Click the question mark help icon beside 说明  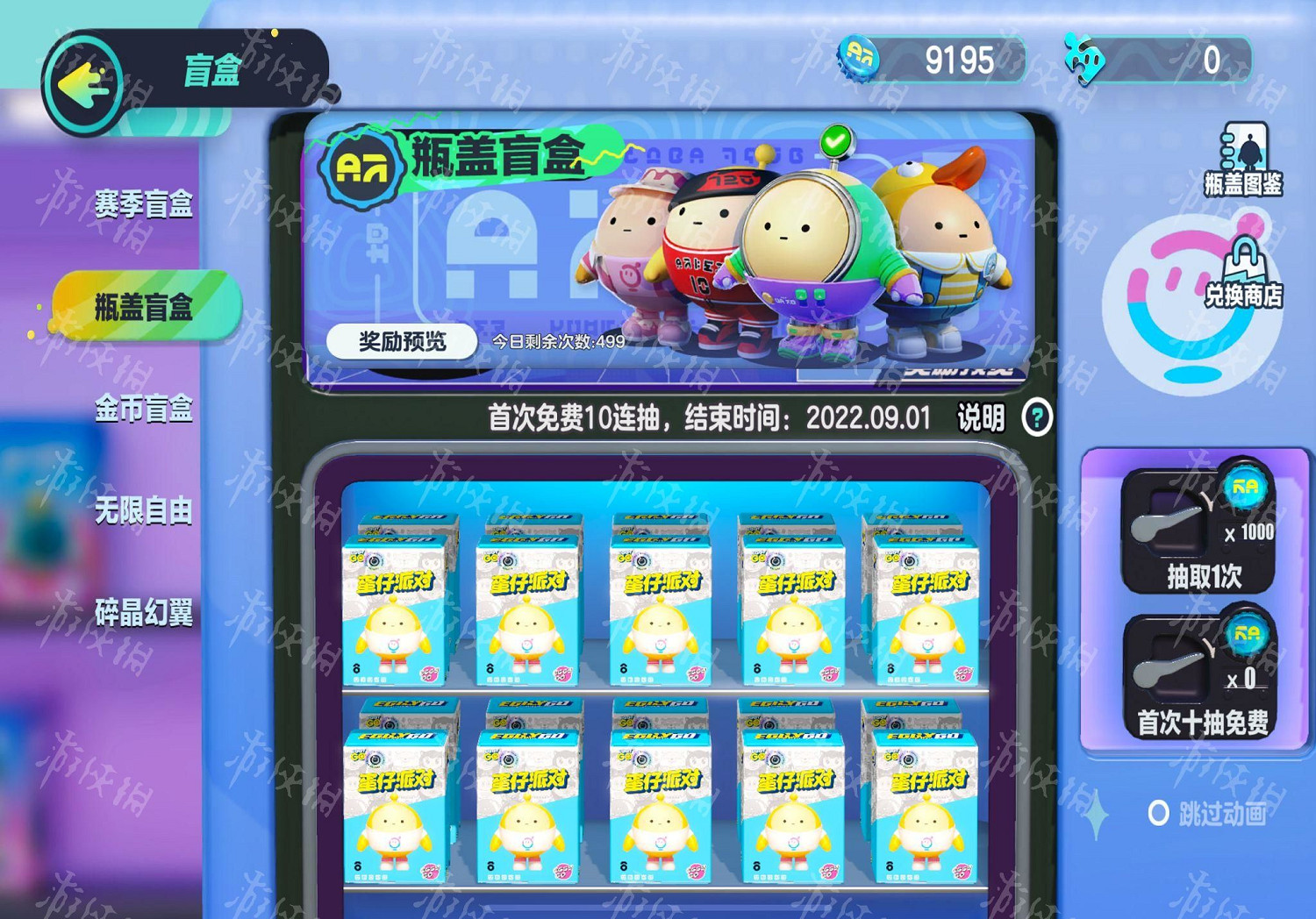(x=1039, y=418)
